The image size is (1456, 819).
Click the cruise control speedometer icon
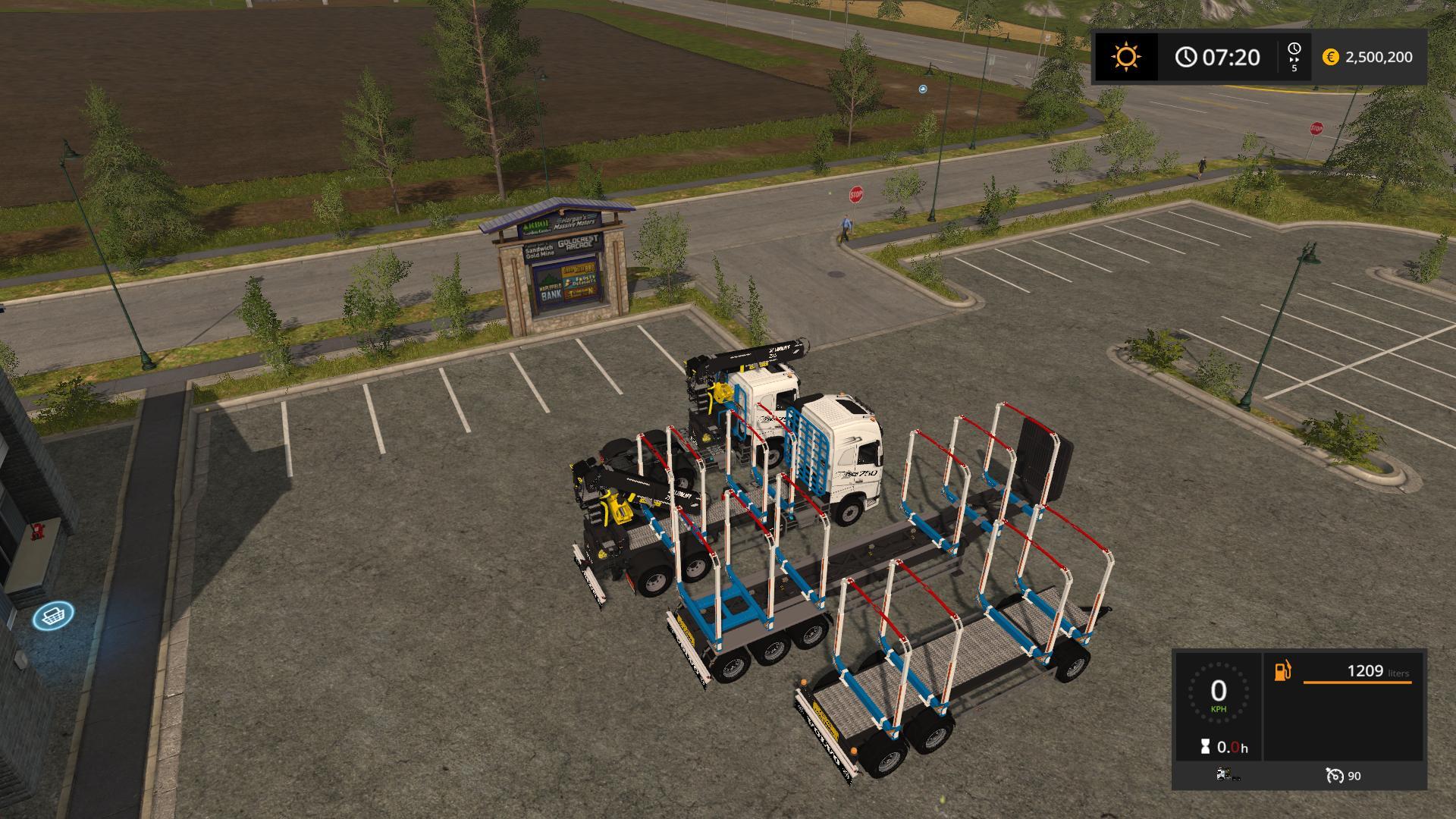click(x=1334, y=776)
